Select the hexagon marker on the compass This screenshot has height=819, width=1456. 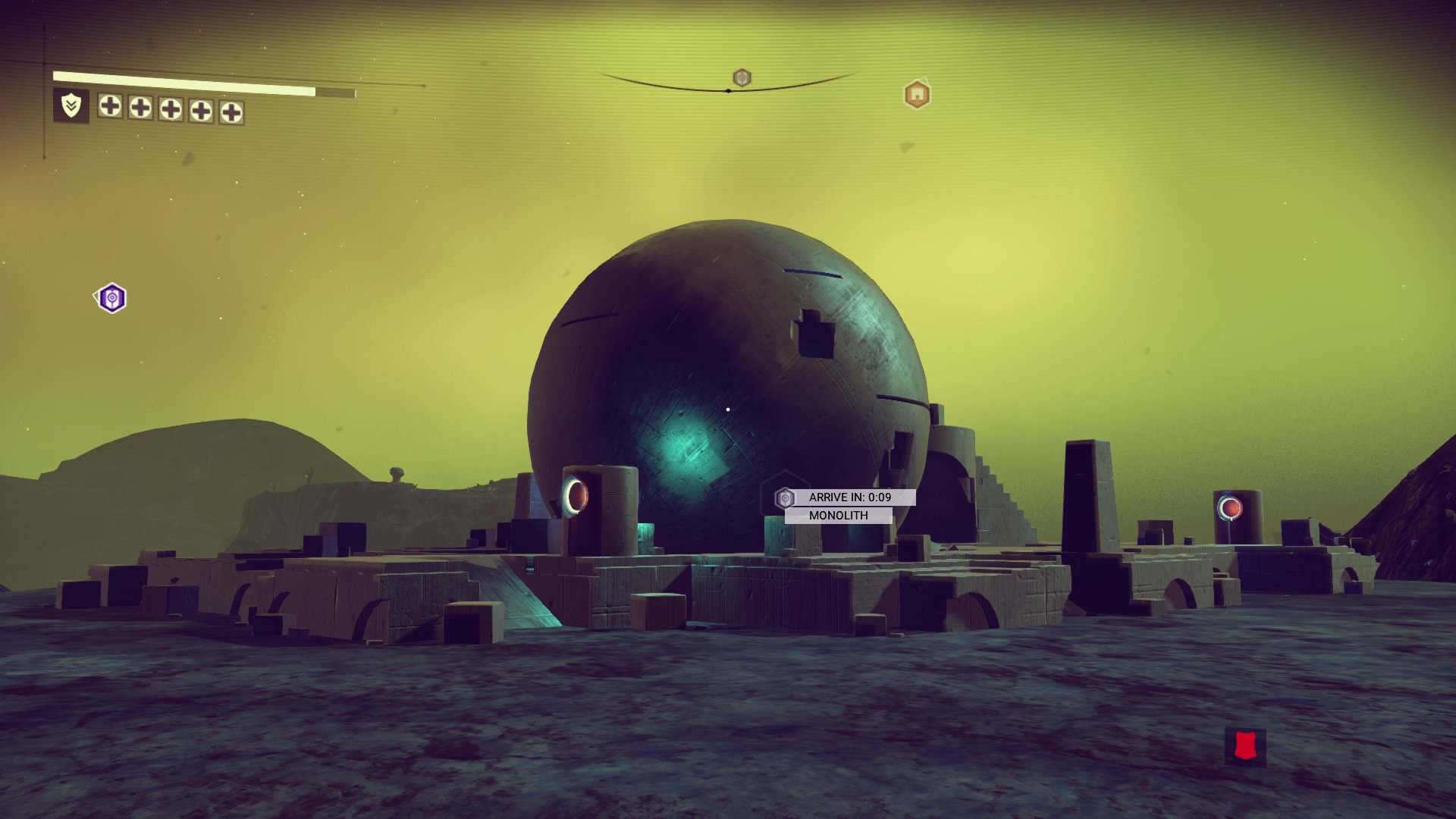coord(742,77)
